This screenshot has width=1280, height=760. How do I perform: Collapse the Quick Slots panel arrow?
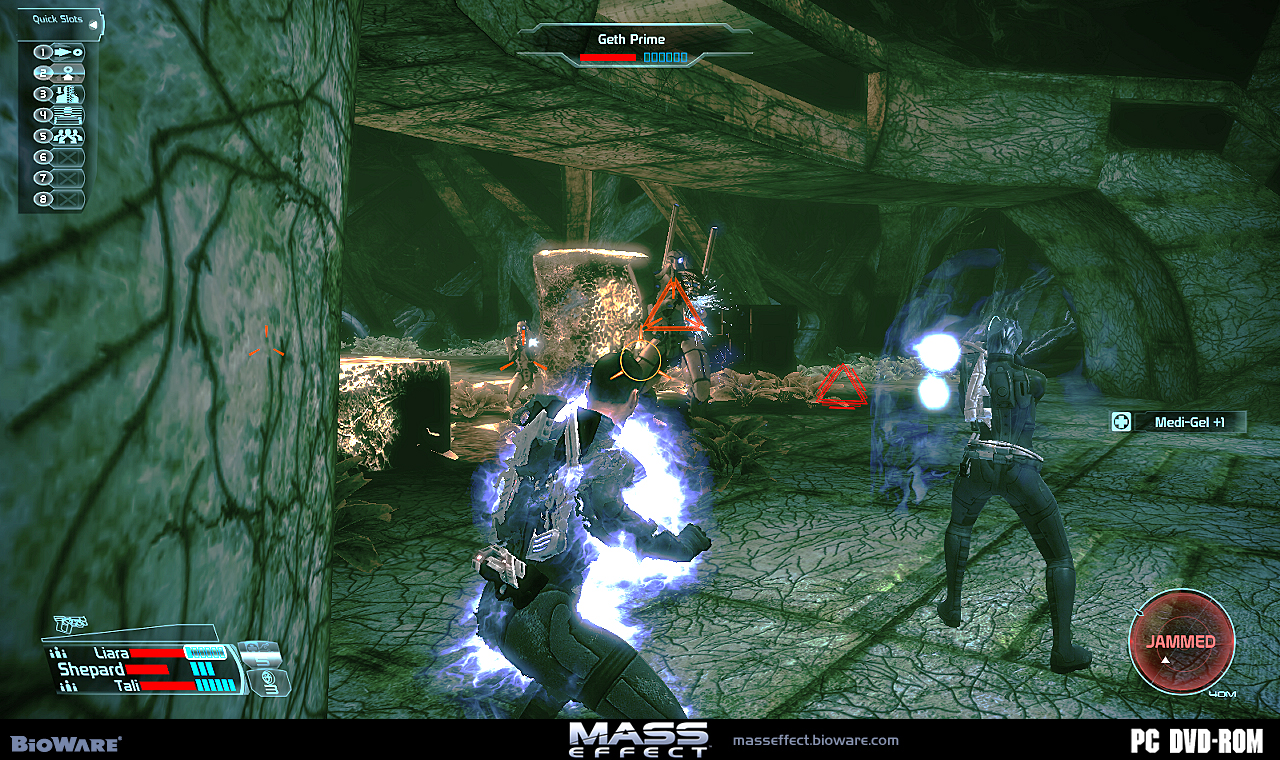pos(93,24)
